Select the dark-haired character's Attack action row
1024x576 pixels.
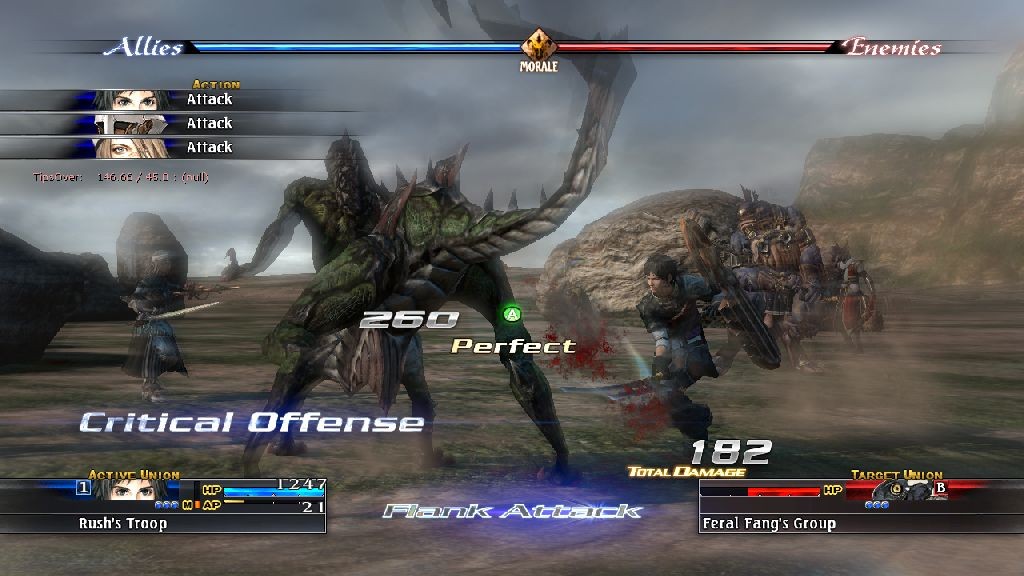[x=180, y=99]
